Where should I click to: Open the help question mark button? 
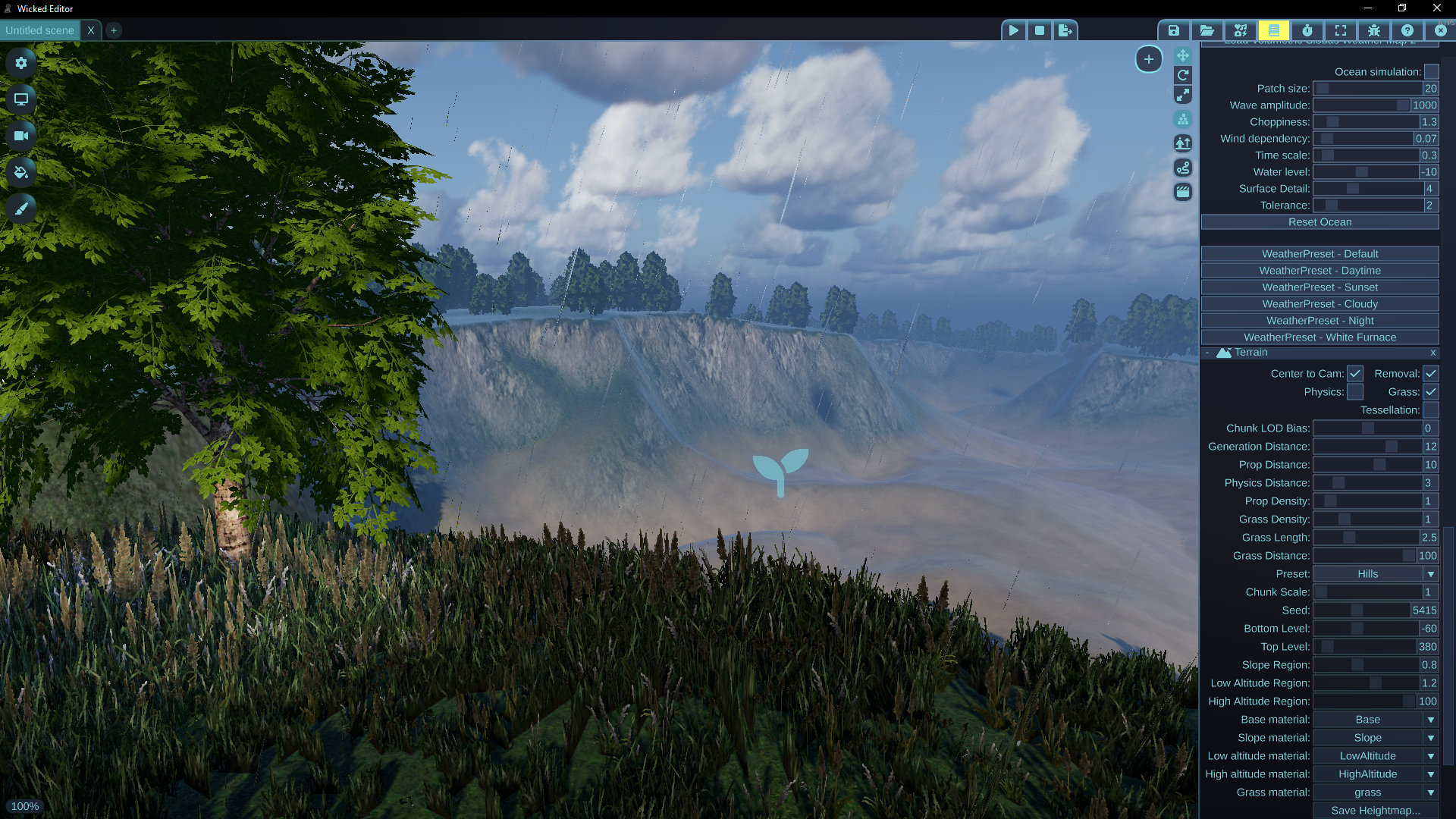coord(1407,30)
